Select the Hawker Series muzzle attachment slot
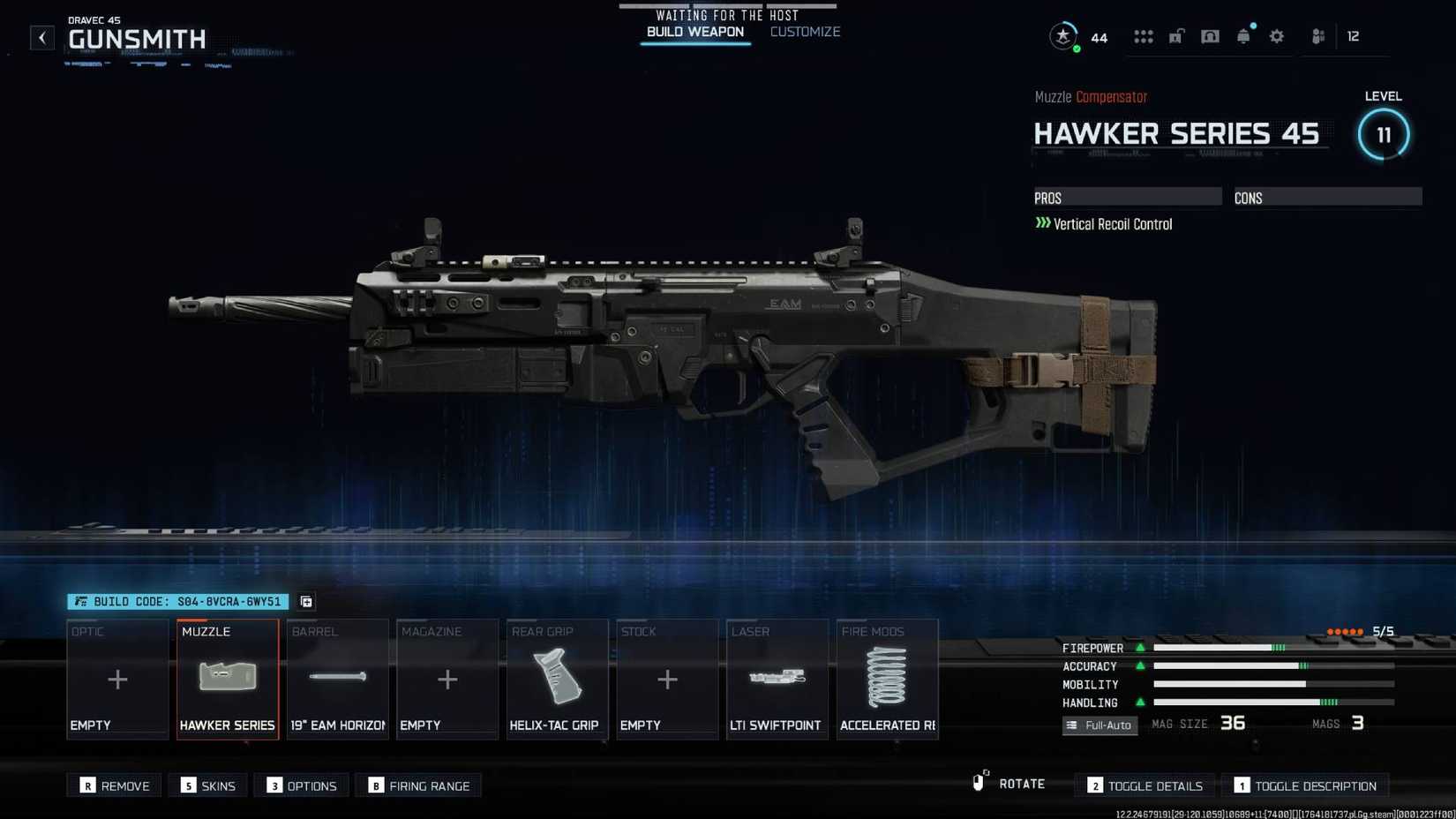The height and width of the screenshot is (819, 1456). tap(227, 680)
